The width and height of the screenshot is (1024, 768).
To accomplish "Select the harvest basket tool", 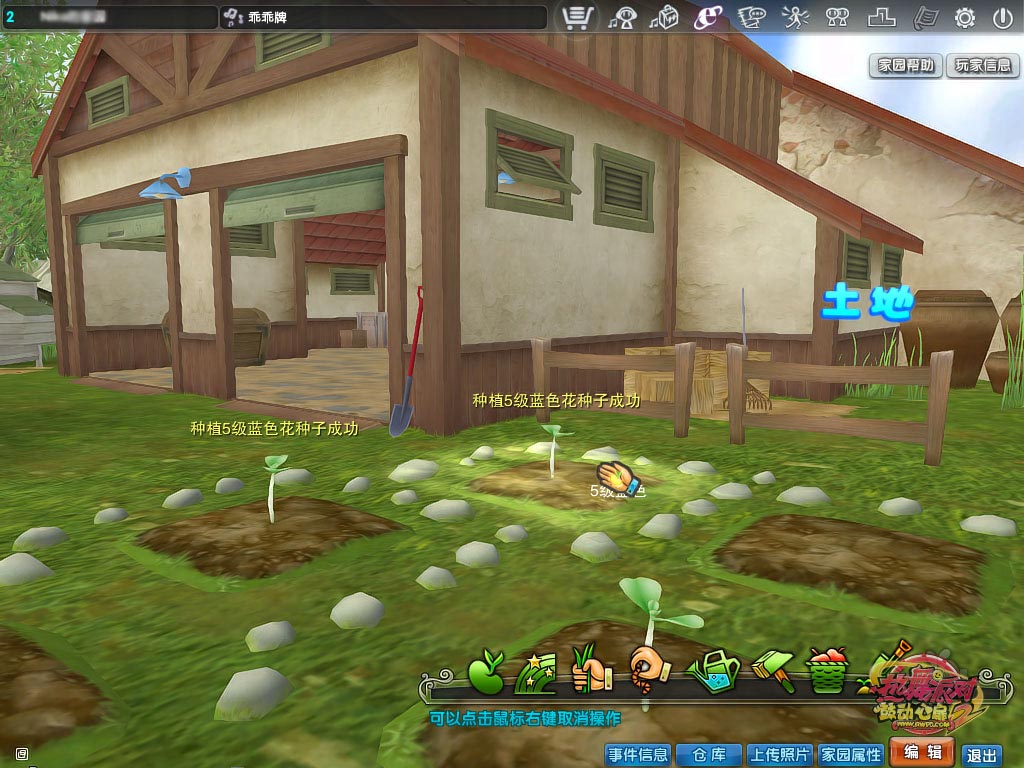I will [825, 671].
